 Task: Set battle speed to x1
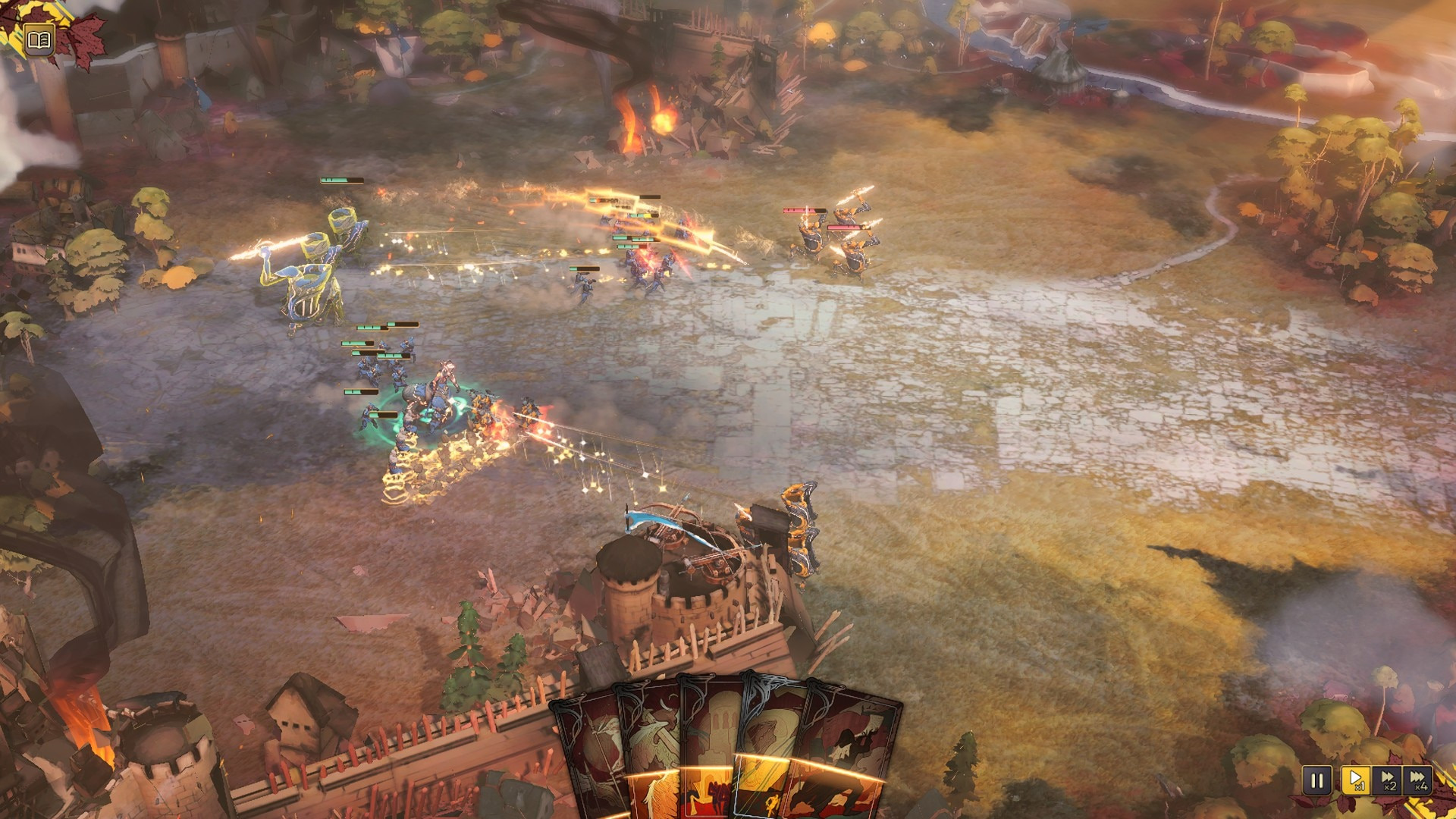[1354, 780]
